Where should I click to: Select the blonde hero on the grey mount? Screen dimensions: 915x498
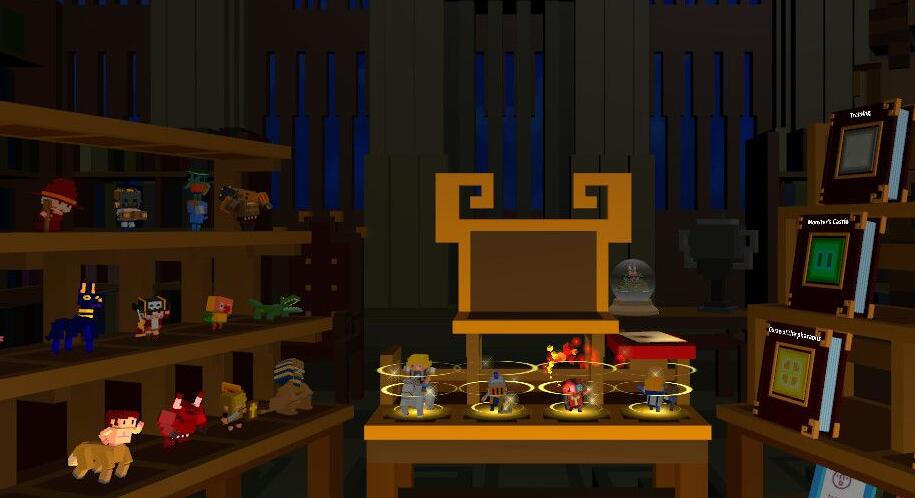[416, 388]
